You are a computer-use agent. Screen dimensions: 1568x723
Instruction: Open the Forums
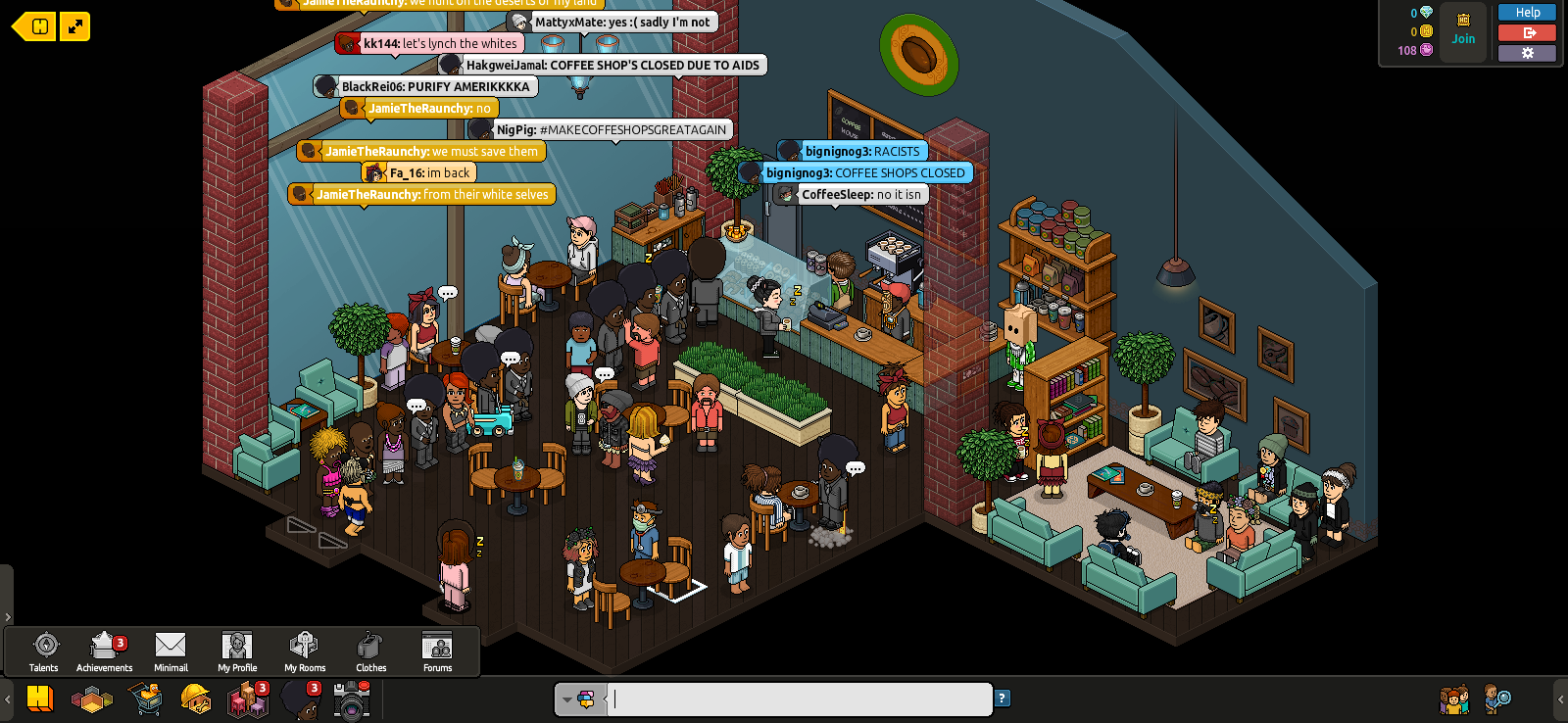pos(437,651)
